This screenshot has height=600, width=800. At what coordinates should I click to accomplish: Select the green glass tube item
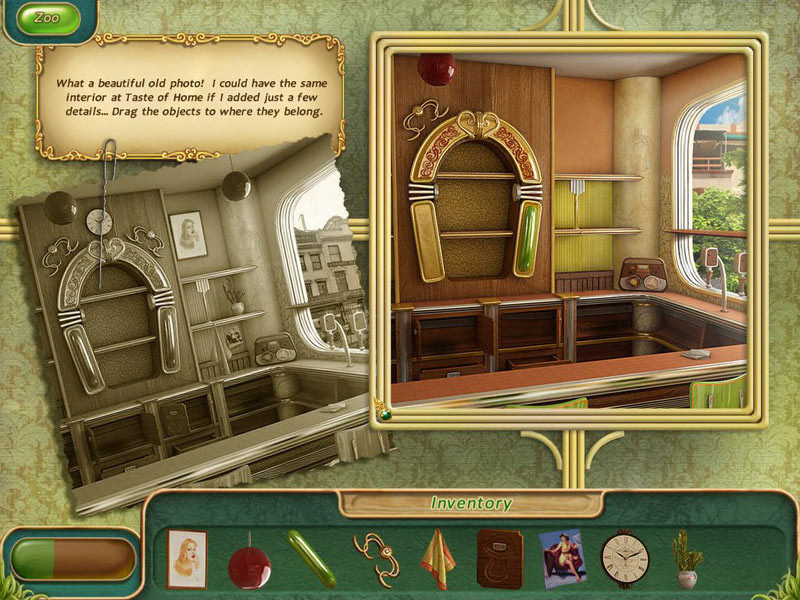pyautogui.click(x=311, y=559)
